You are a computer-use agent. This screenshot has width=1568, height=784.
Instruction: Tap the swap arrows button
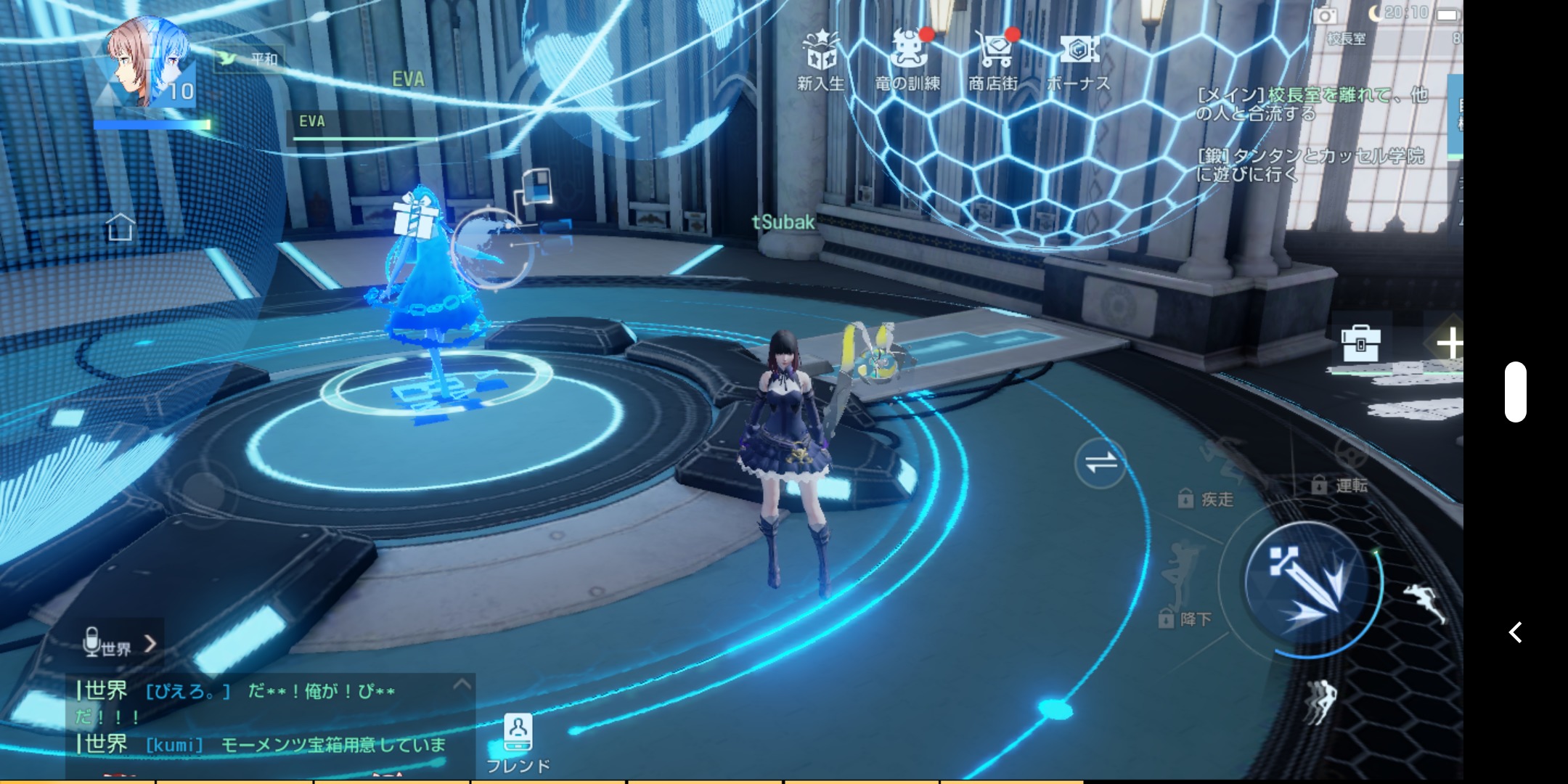(1101, 462)
